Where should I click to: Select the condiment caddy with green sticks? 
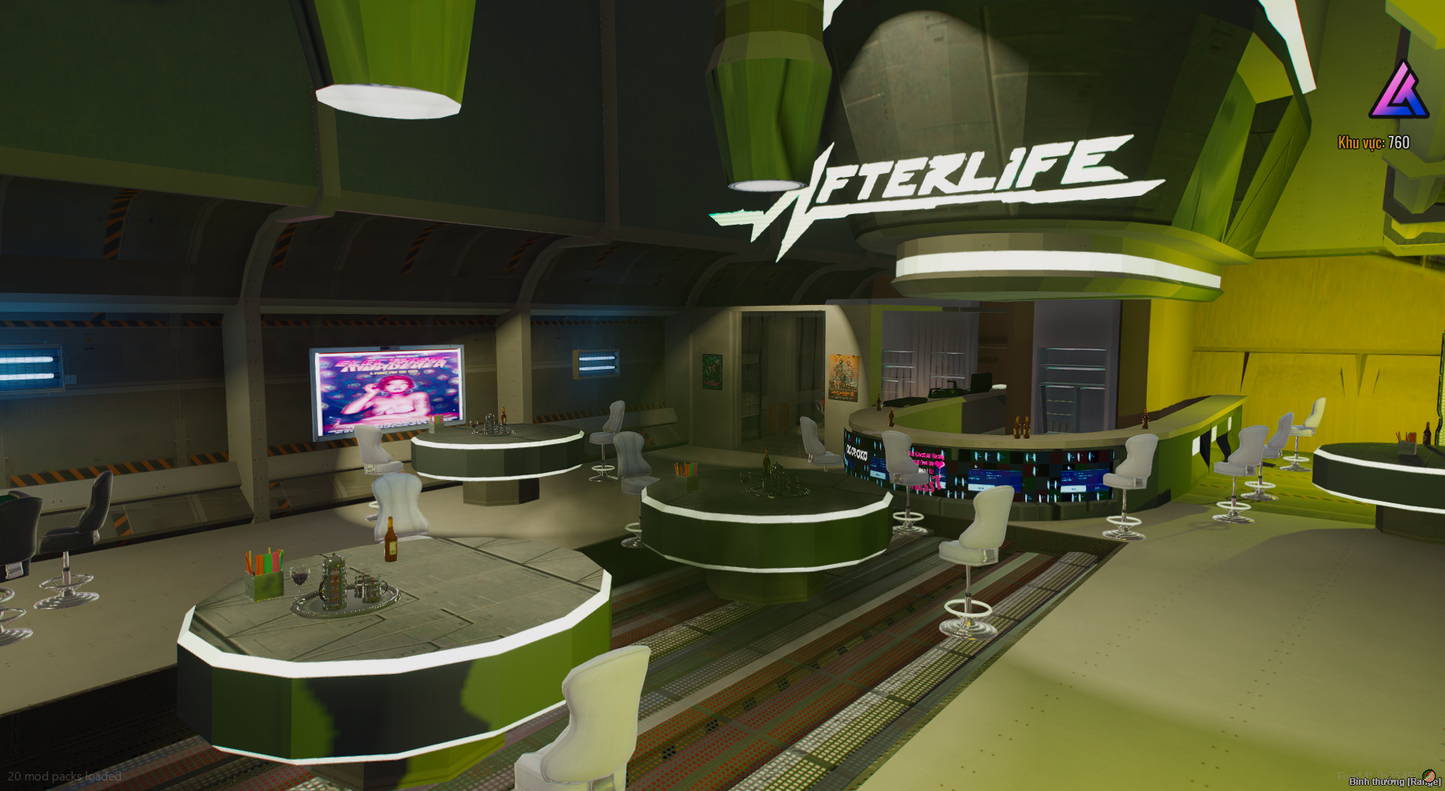[263, 575]
